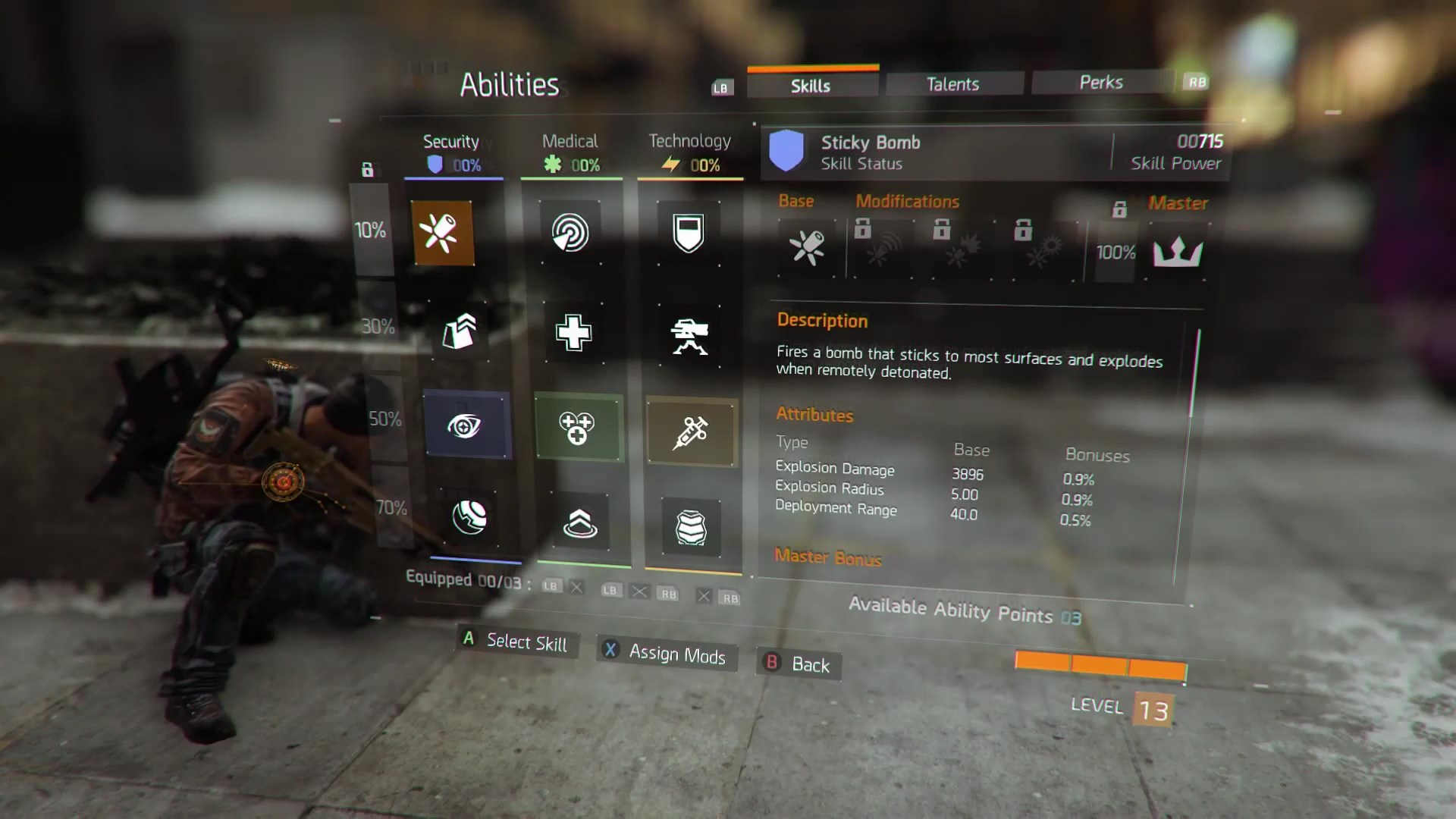Pick the Mobile Cover skill icon
1456x819 pixels.
(x=459, y=331)
